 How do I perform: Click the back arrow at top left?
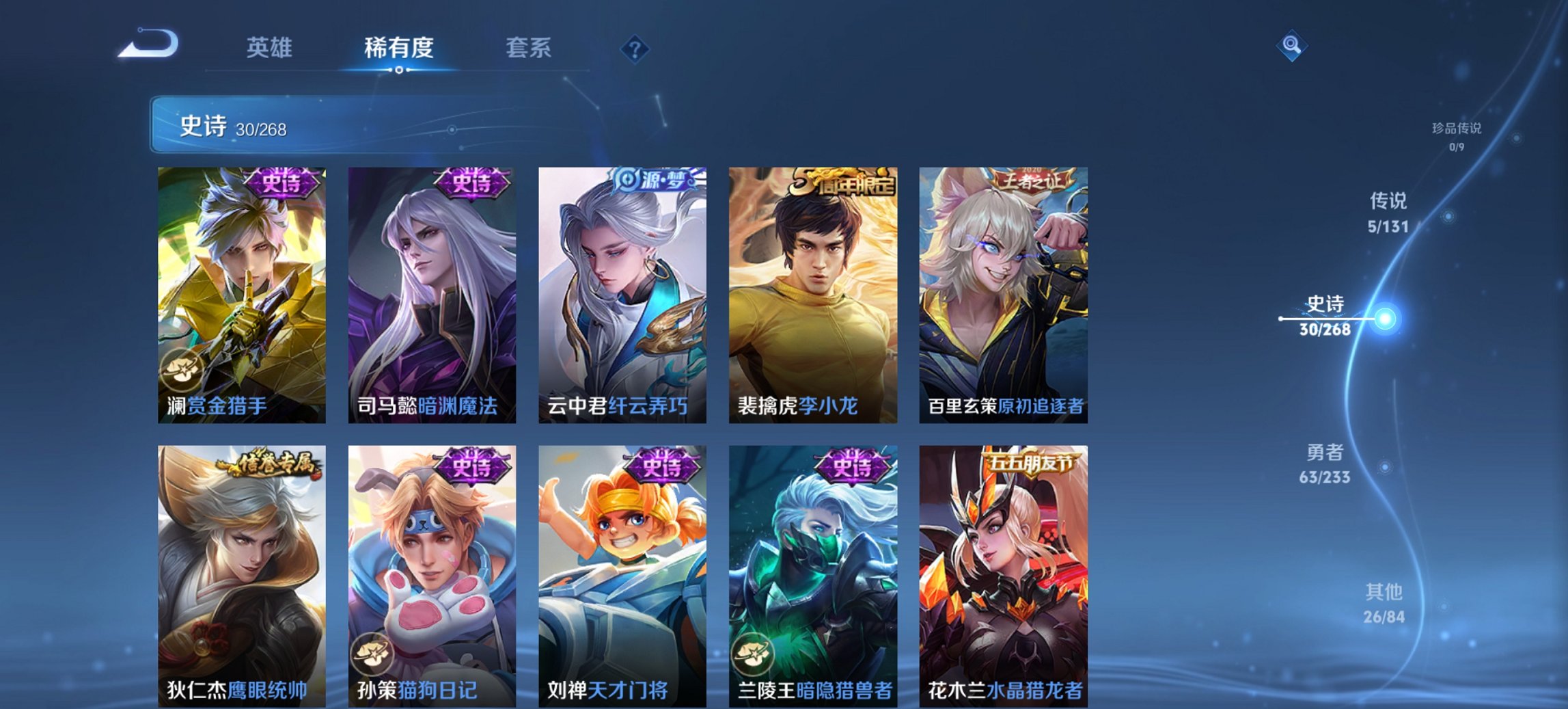149,42
